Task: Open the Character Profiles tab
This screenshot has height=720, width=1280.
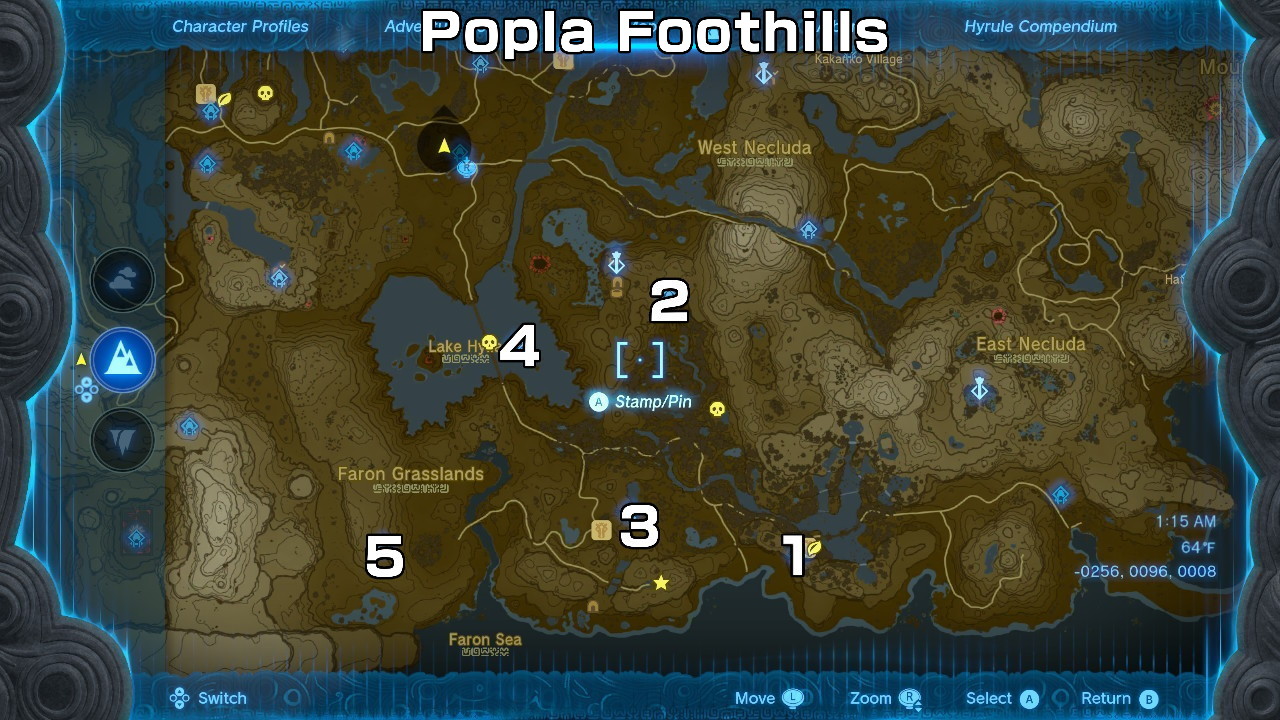Action: [x=239, y=26]
